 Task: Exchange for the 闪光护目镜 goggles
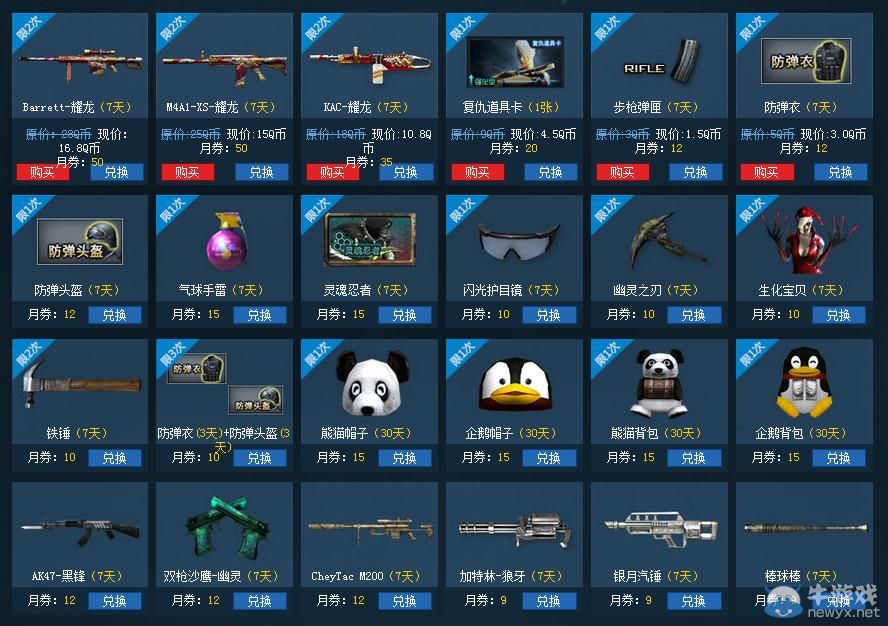click(549, 315)
